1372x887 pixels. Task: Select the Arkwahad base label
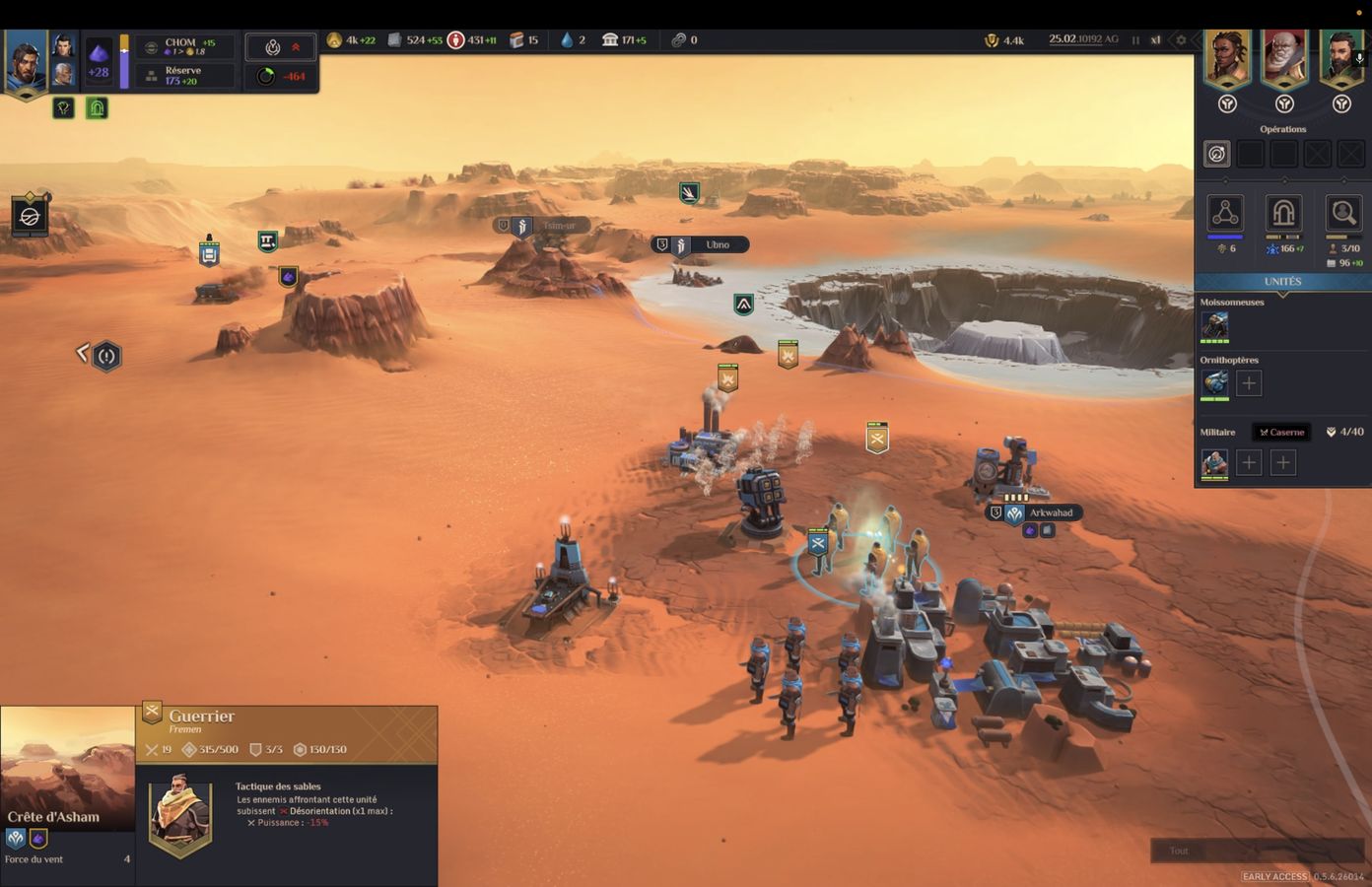[x=1050, y=512]
